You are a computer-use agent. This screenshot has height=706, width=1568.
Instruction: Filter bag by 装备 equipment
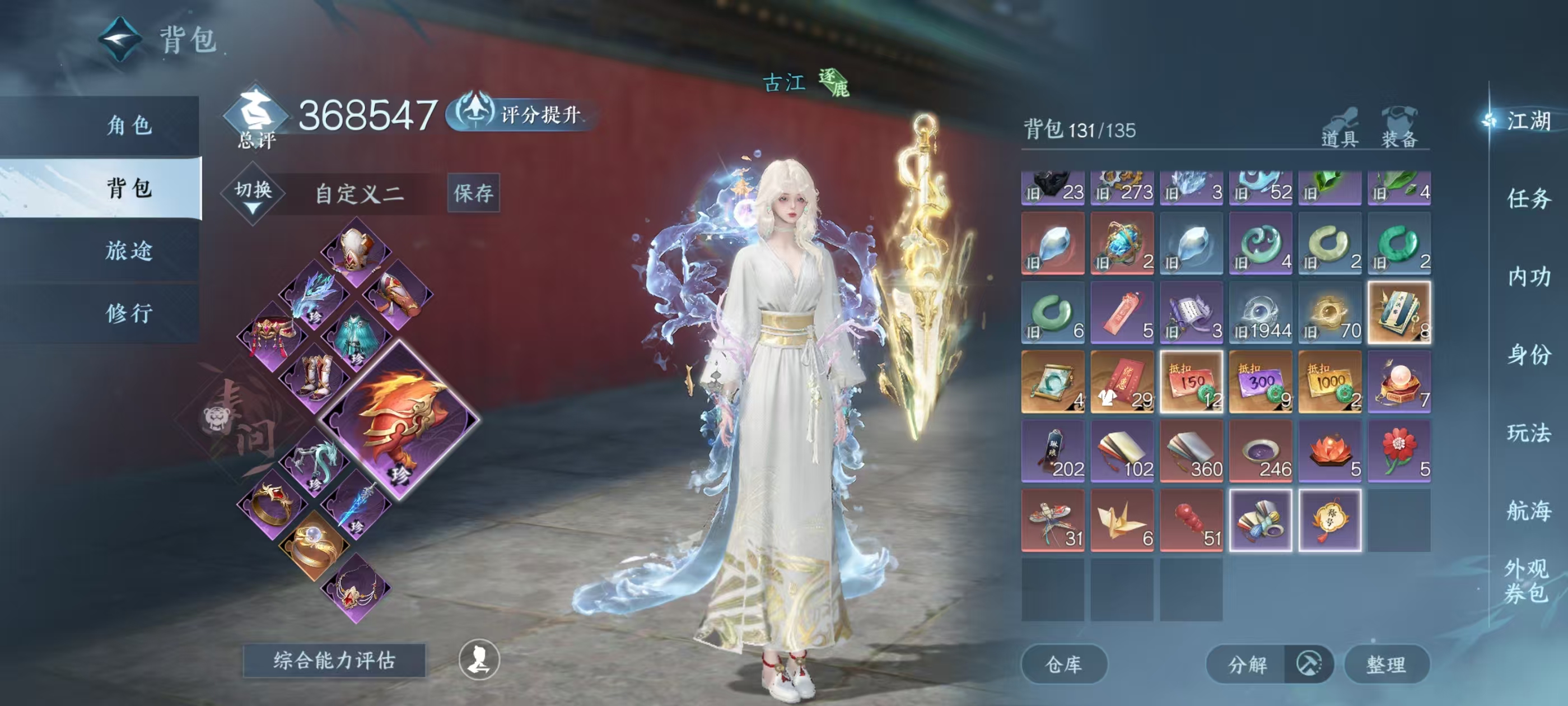[1399, 129]
